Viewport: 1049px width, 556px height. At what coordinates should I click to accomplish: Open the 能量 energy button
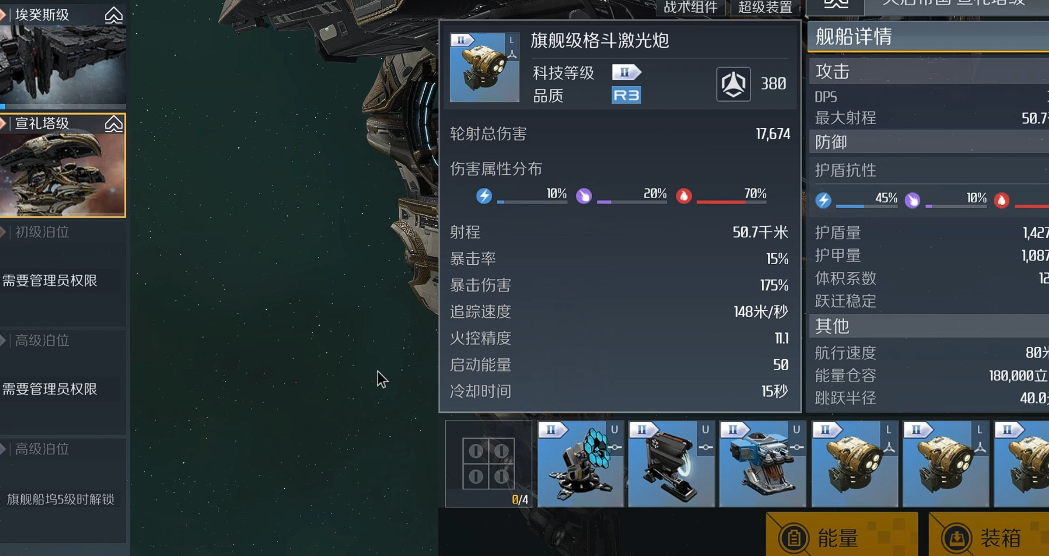coord(841,537)
